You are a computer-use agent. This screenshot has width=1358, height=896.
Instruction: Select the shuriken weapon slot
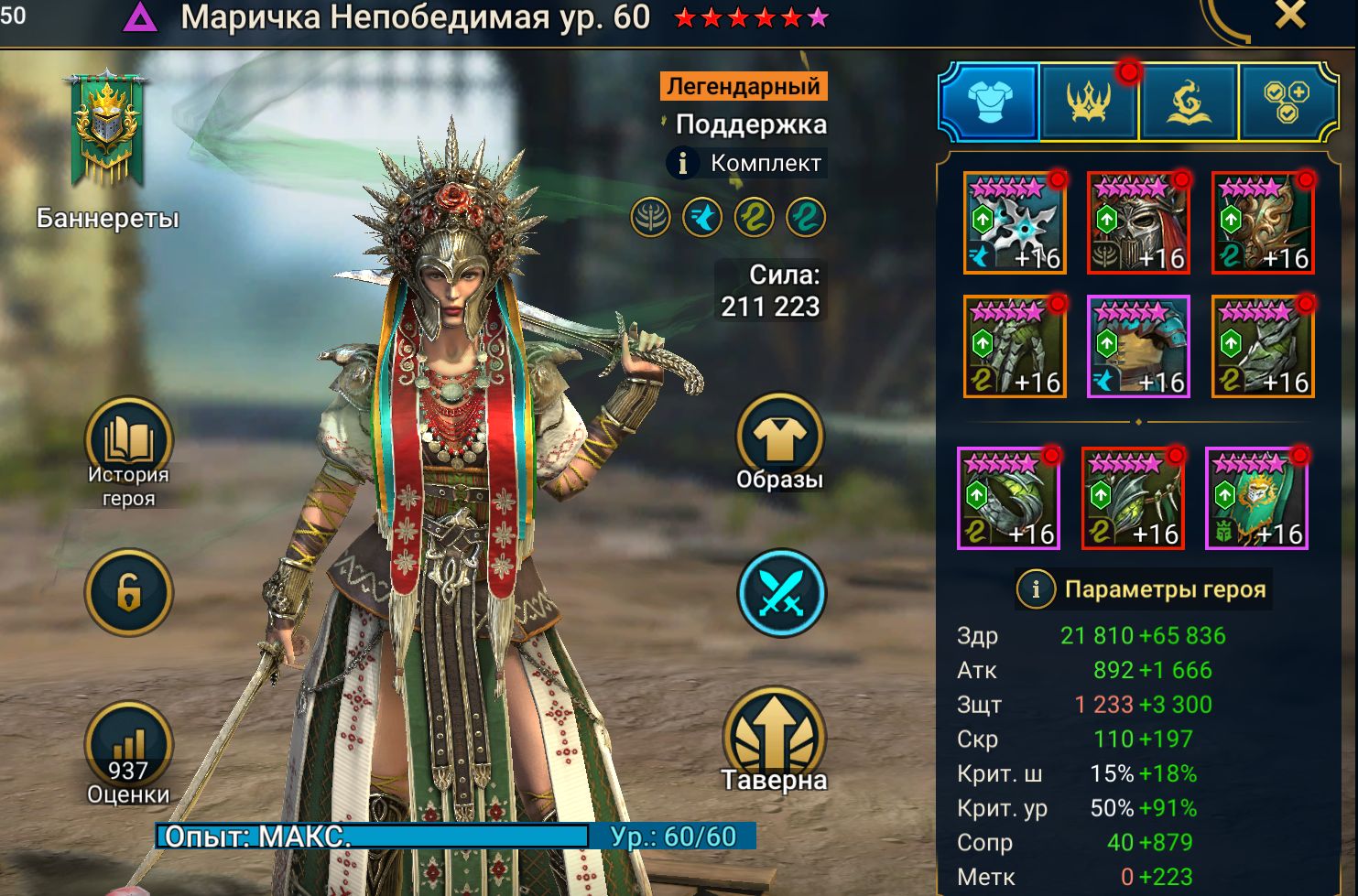[x=1015, y=223]
